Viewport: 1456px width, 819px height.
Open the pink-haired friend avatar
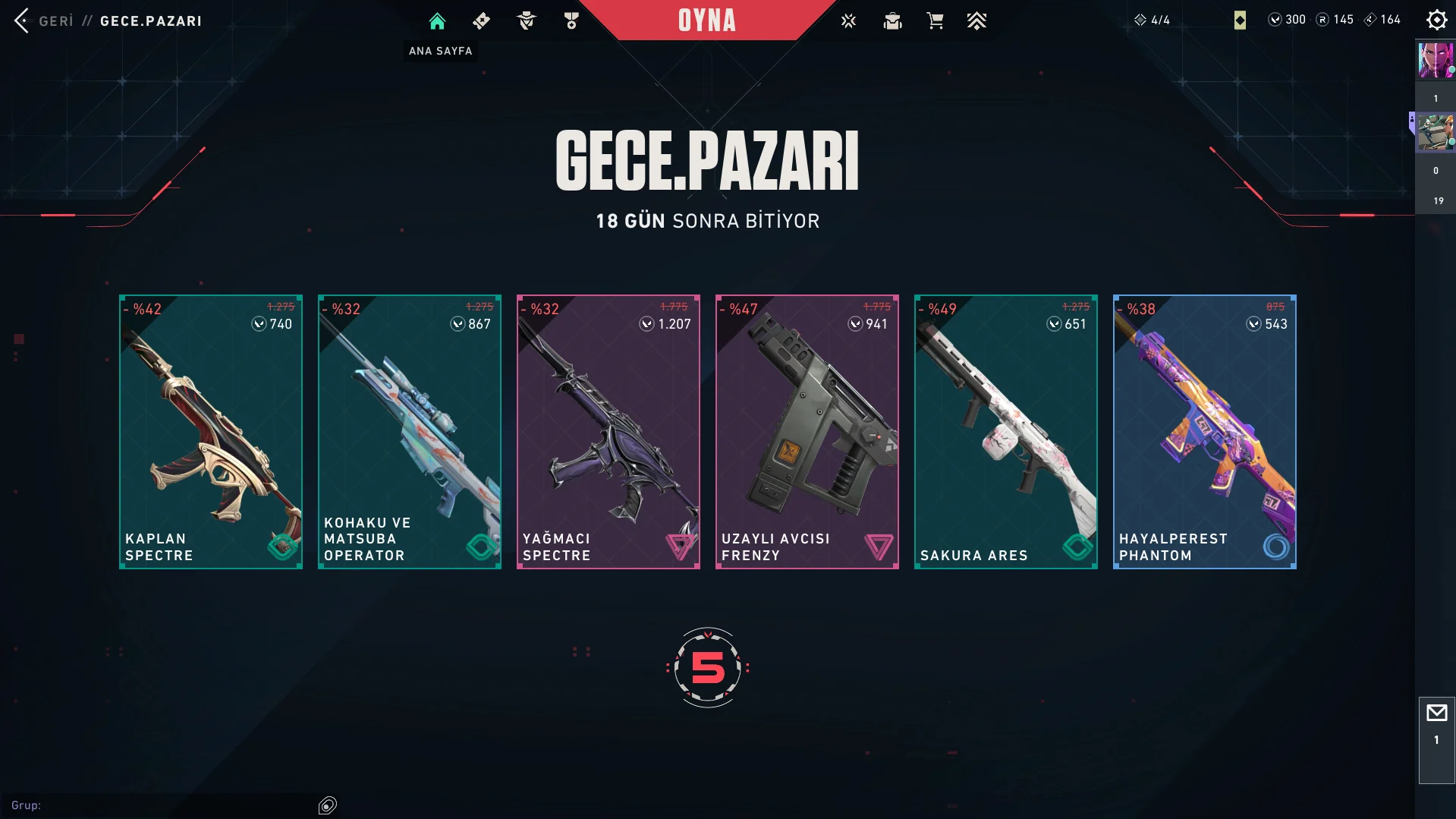1435,61
